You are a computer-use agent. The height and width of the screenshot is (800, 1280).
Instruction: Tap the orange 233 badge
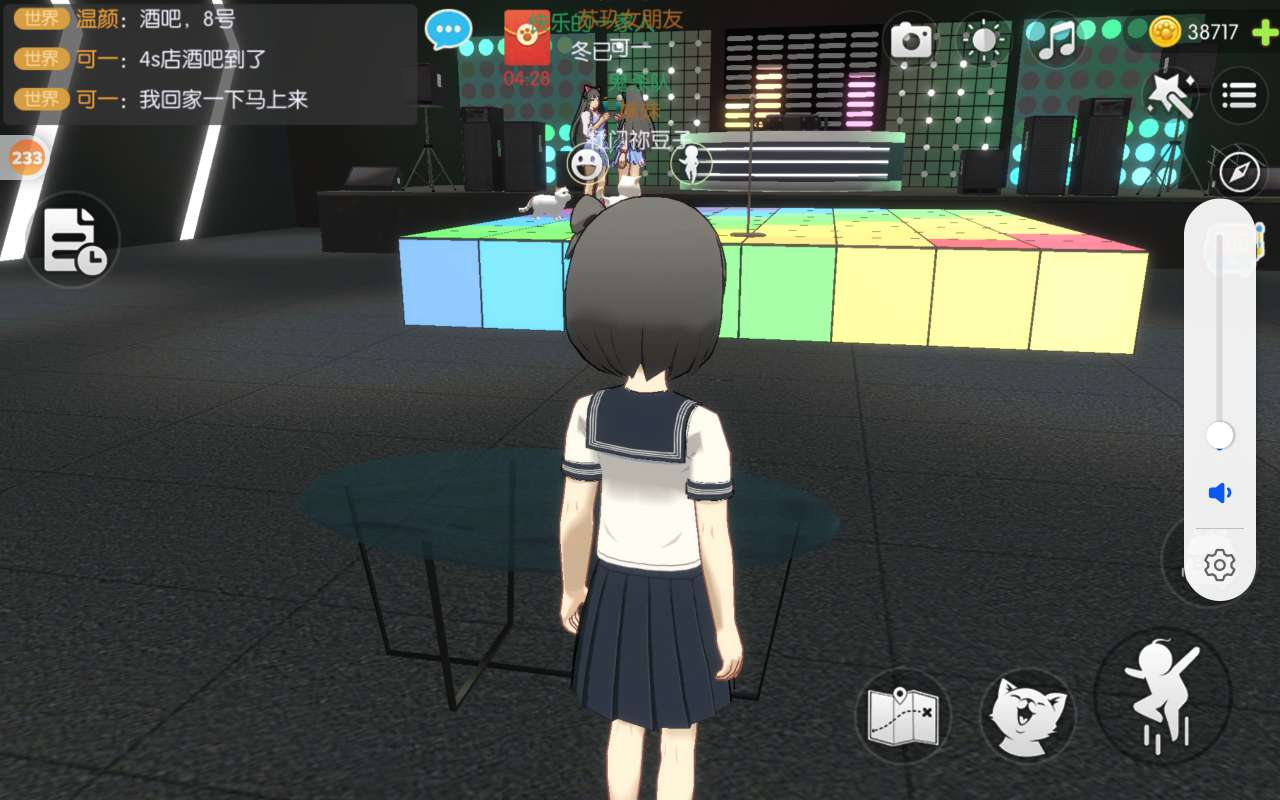pos(26,158)
